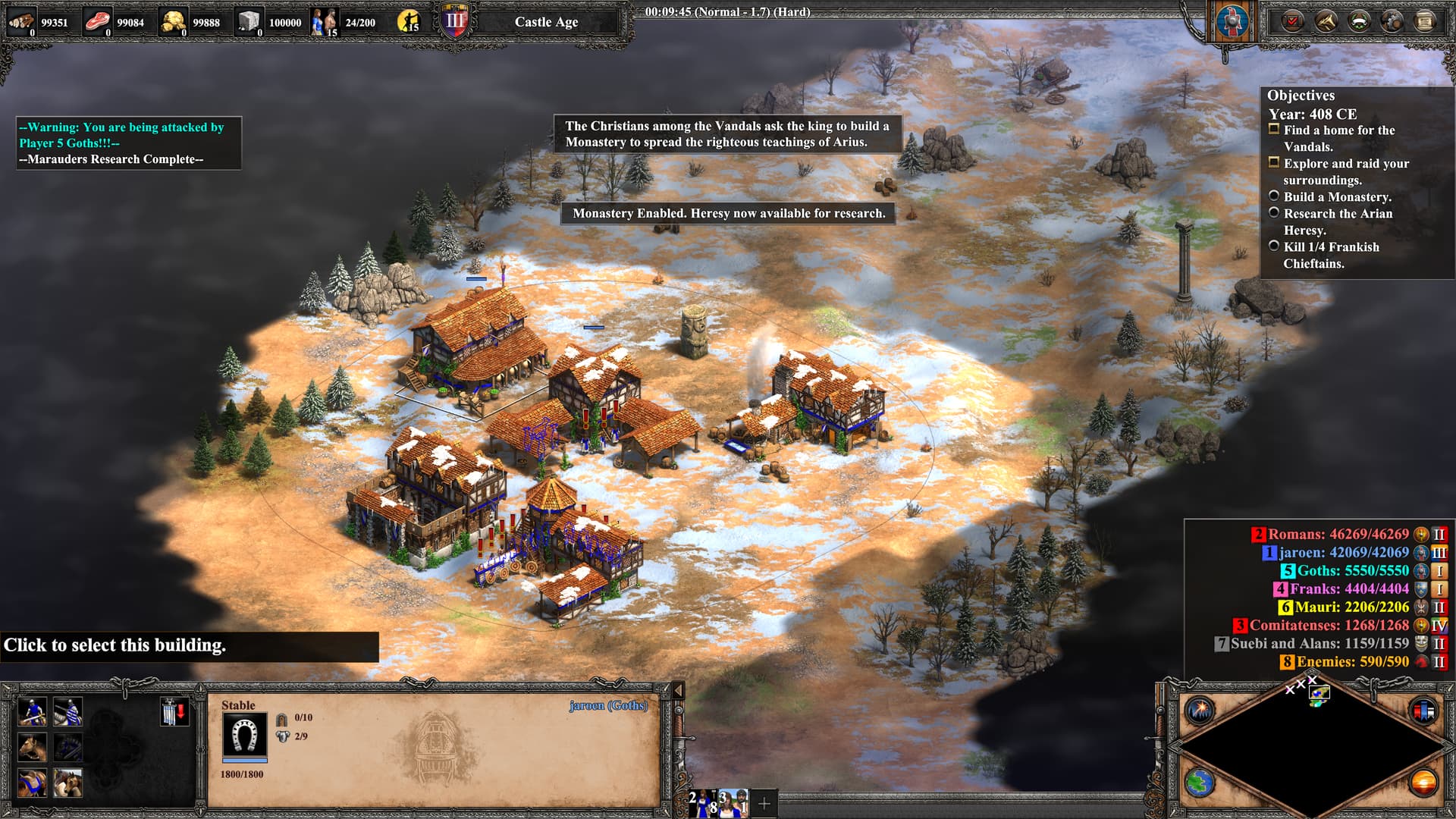This screenshot has width=1456, height=819.
Task: Open settings with the gear button
Action: point(1392,21)
